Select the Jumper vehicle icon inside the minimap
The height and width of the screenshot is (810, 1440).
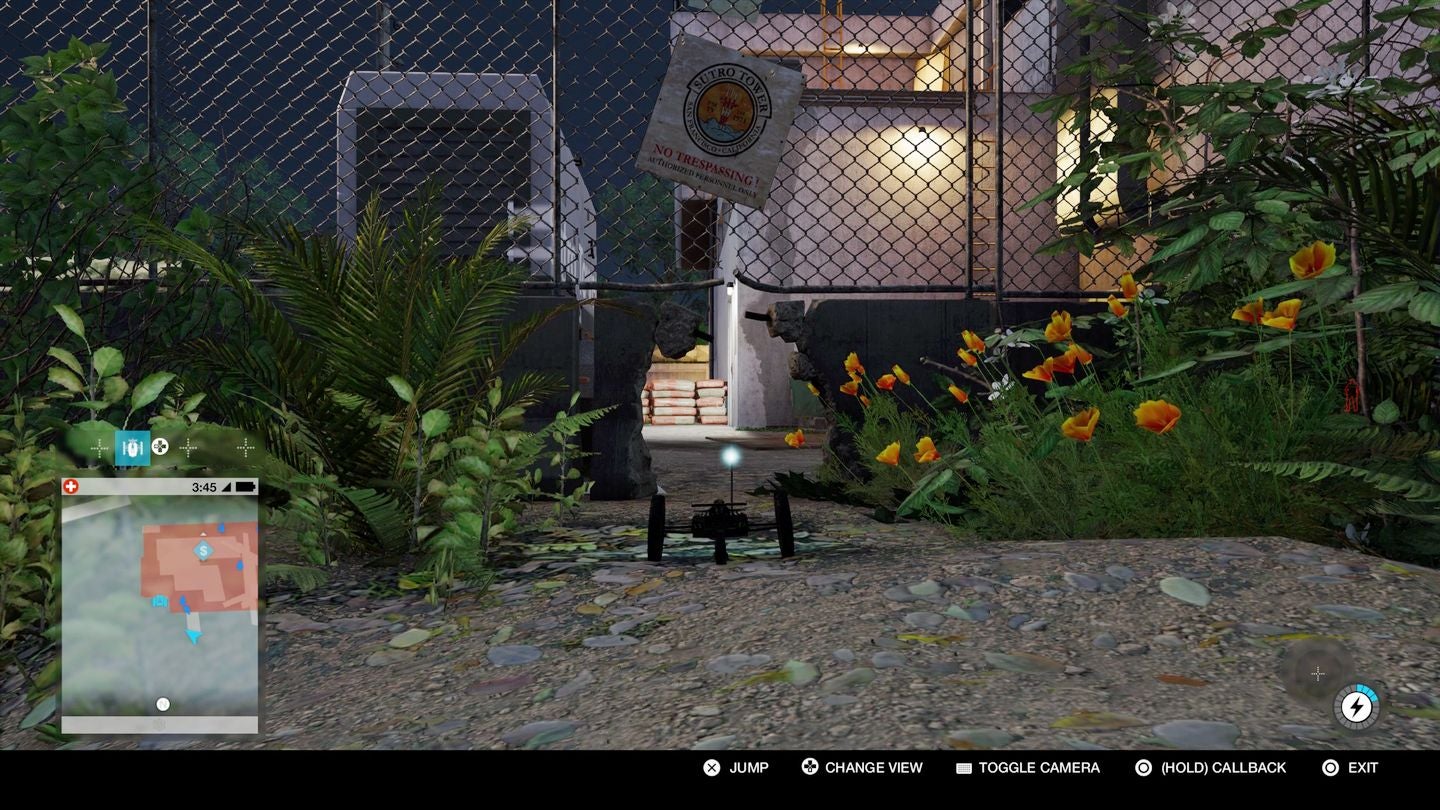point(159,601)
